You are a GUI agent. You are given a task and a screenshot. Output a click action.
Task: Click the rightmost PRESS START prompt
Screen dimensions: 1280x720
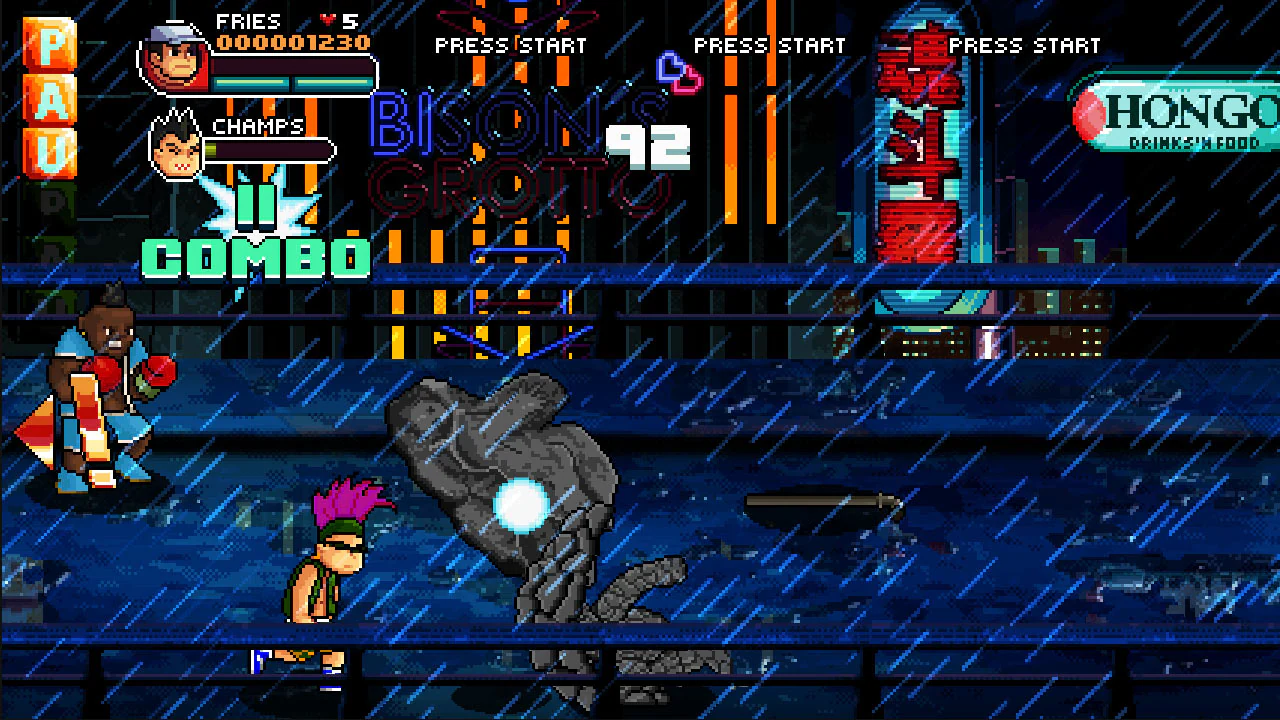pyautogui.click(x=1025, y=45)
